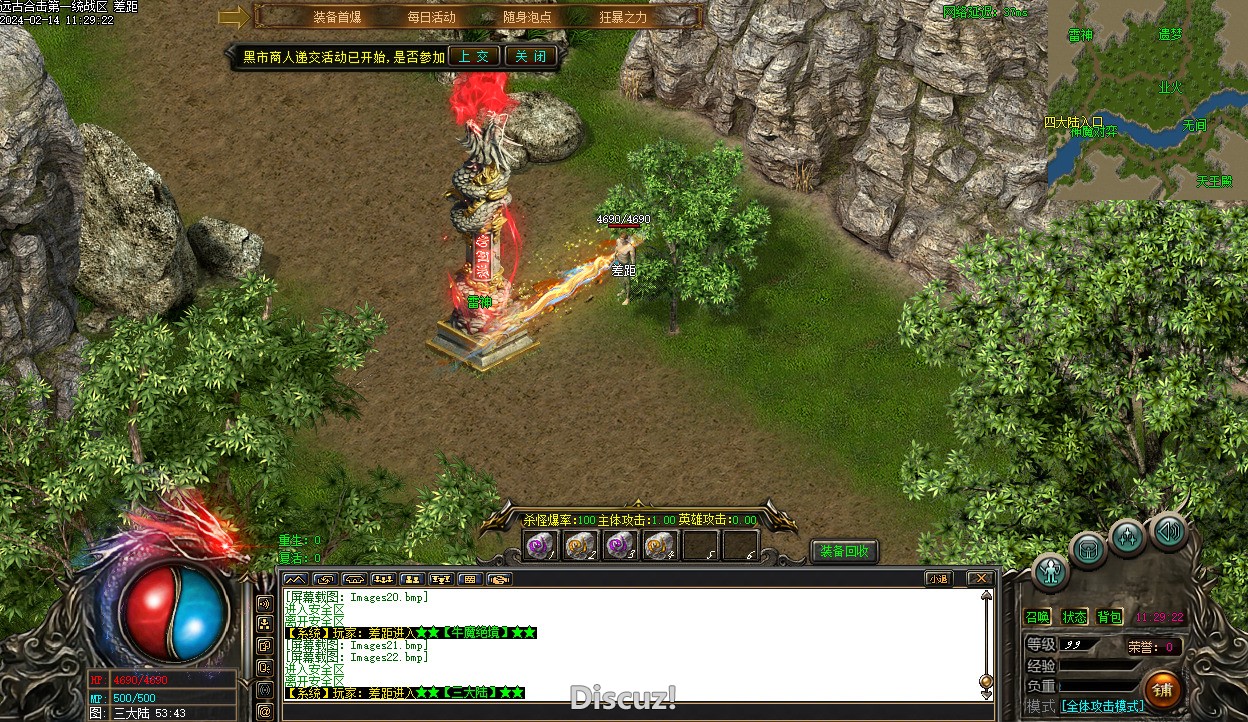The height and width of the screenshot is (722, 1248).
Task: Open the 召唤 summon panel
Action: point(1038,617)
